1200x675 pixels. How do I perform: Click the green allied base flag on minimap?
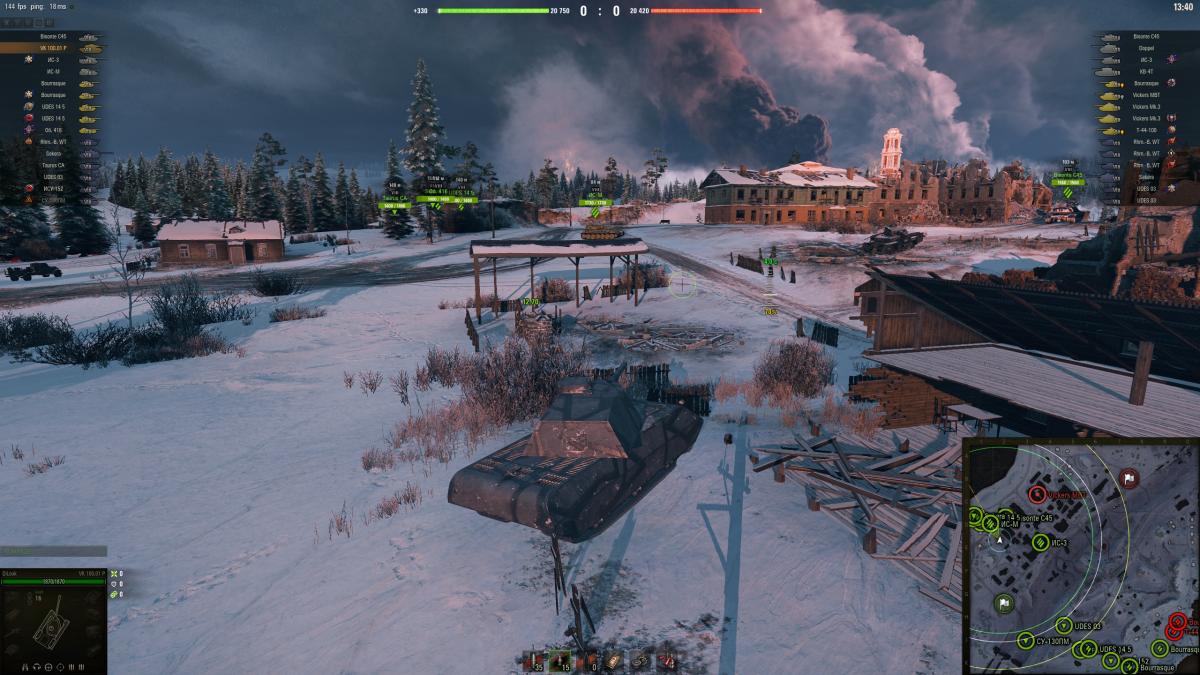pos(1003,603)
